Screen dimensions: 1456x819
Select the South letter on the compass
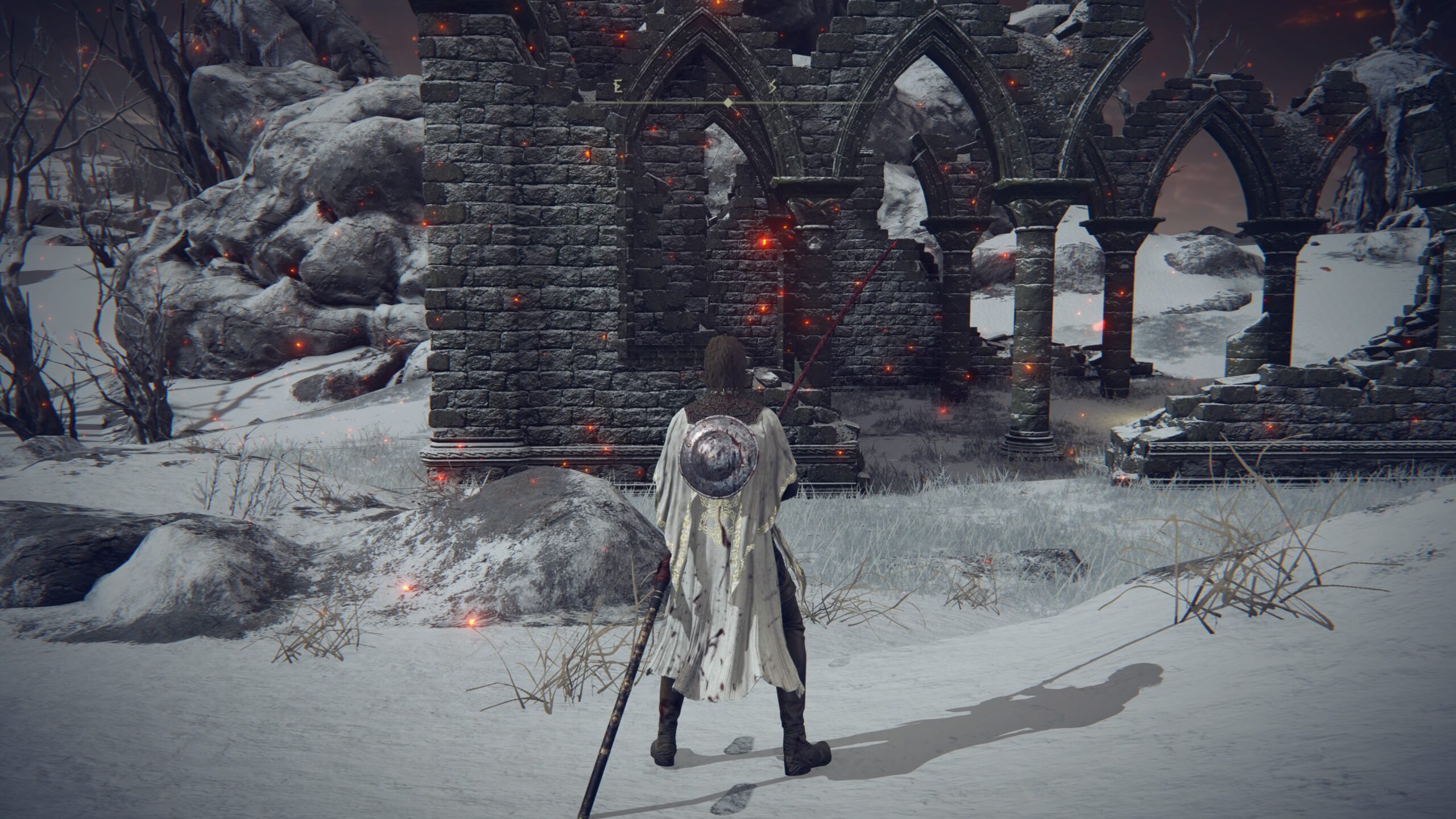pos(772,88)
